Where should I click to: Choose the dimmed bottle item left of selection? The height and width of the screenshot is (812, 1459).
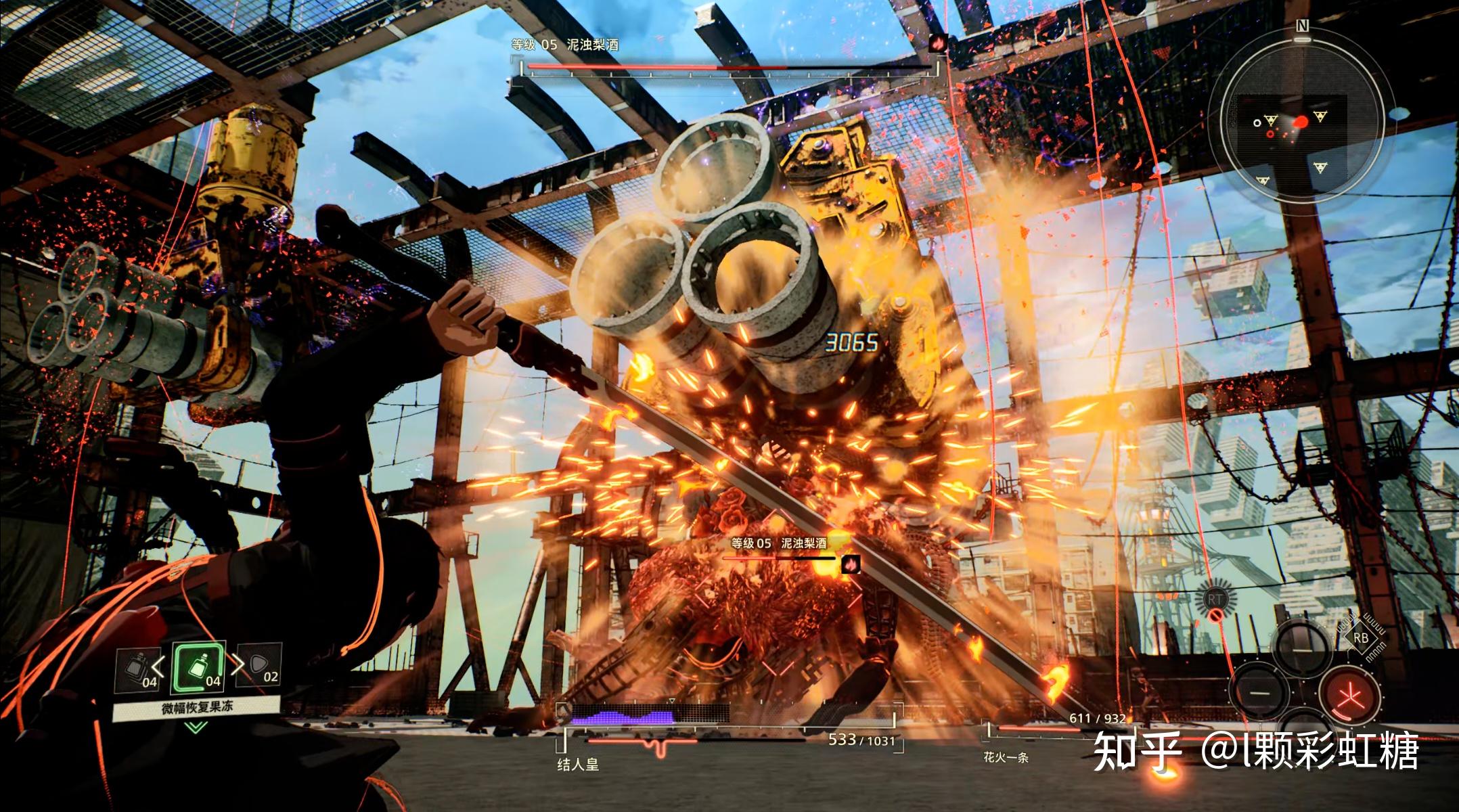(137, 667)
